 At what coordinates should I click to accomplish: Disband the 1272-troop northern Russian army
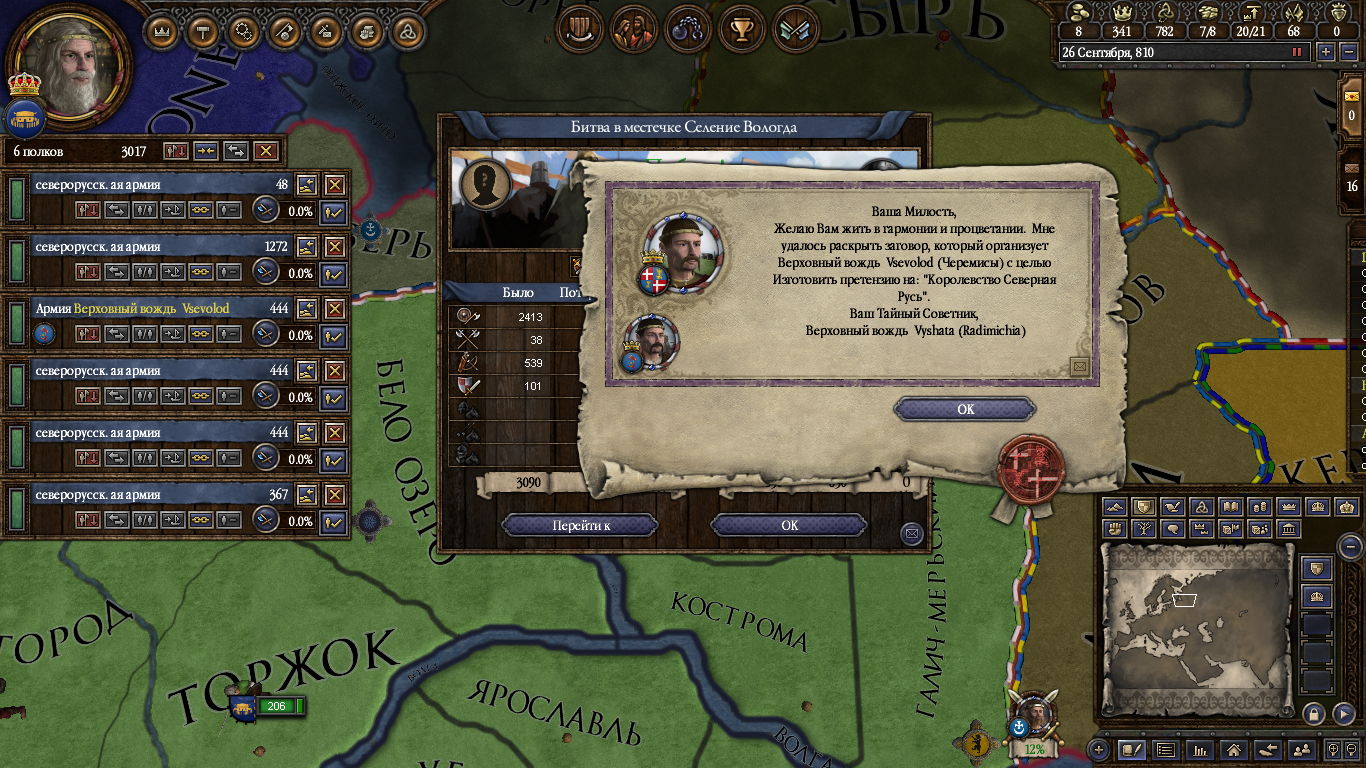pyautogui.click(x=335, y=247)
